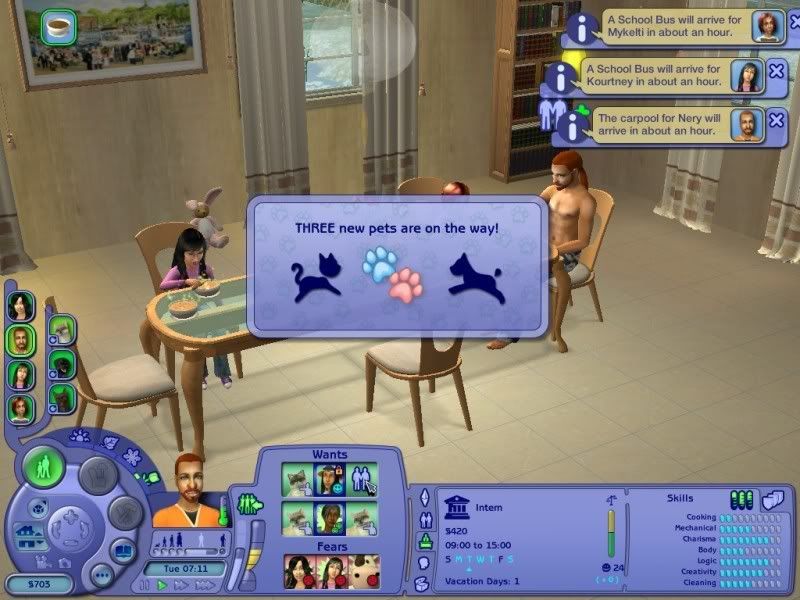800x600 pixels.
Task: Open the Inventory tab at panel bottom
Action: pyautogui.click(x=424, y=583)
